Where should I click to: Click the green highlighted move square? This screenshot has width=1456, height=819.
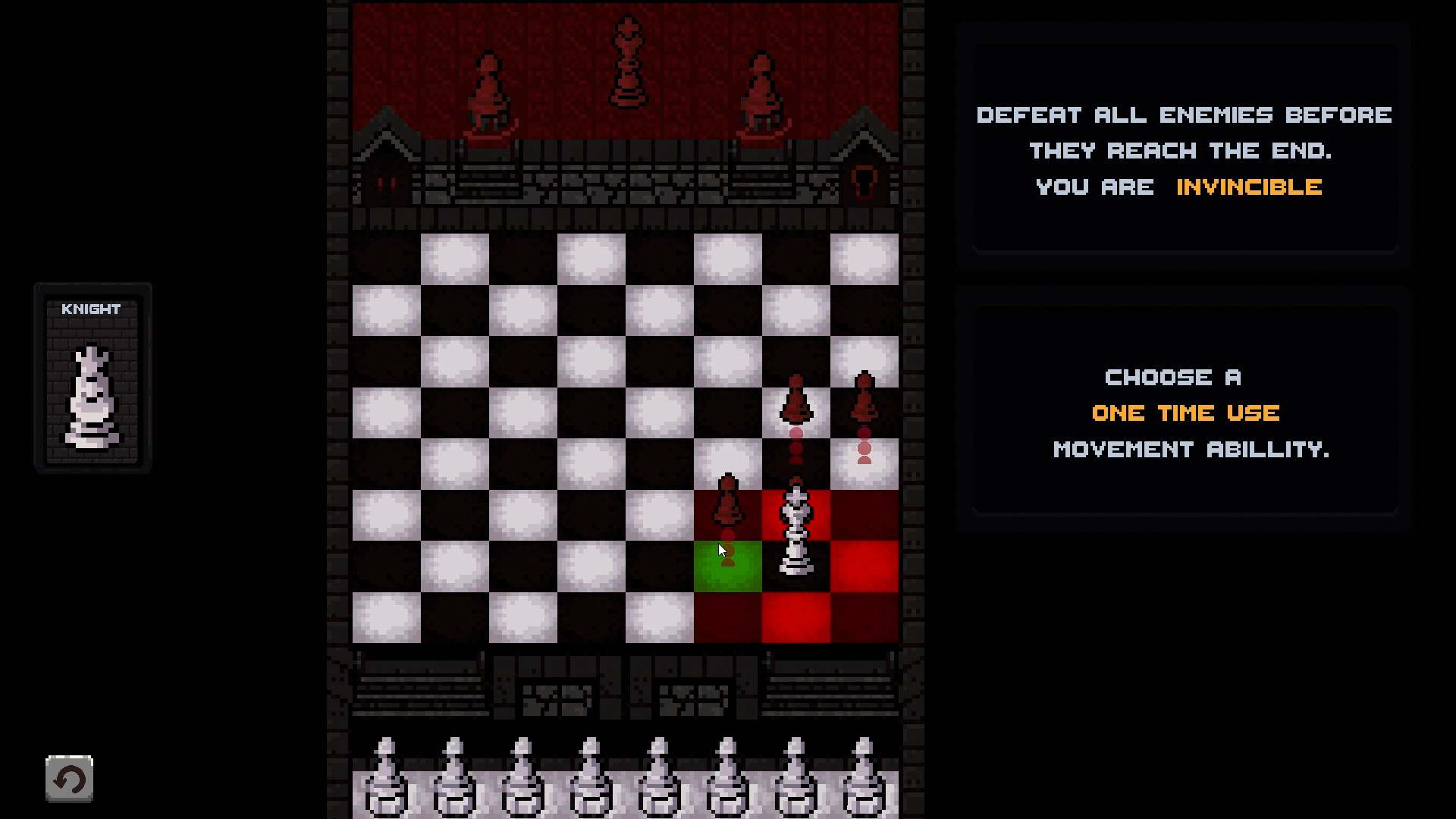726,565
